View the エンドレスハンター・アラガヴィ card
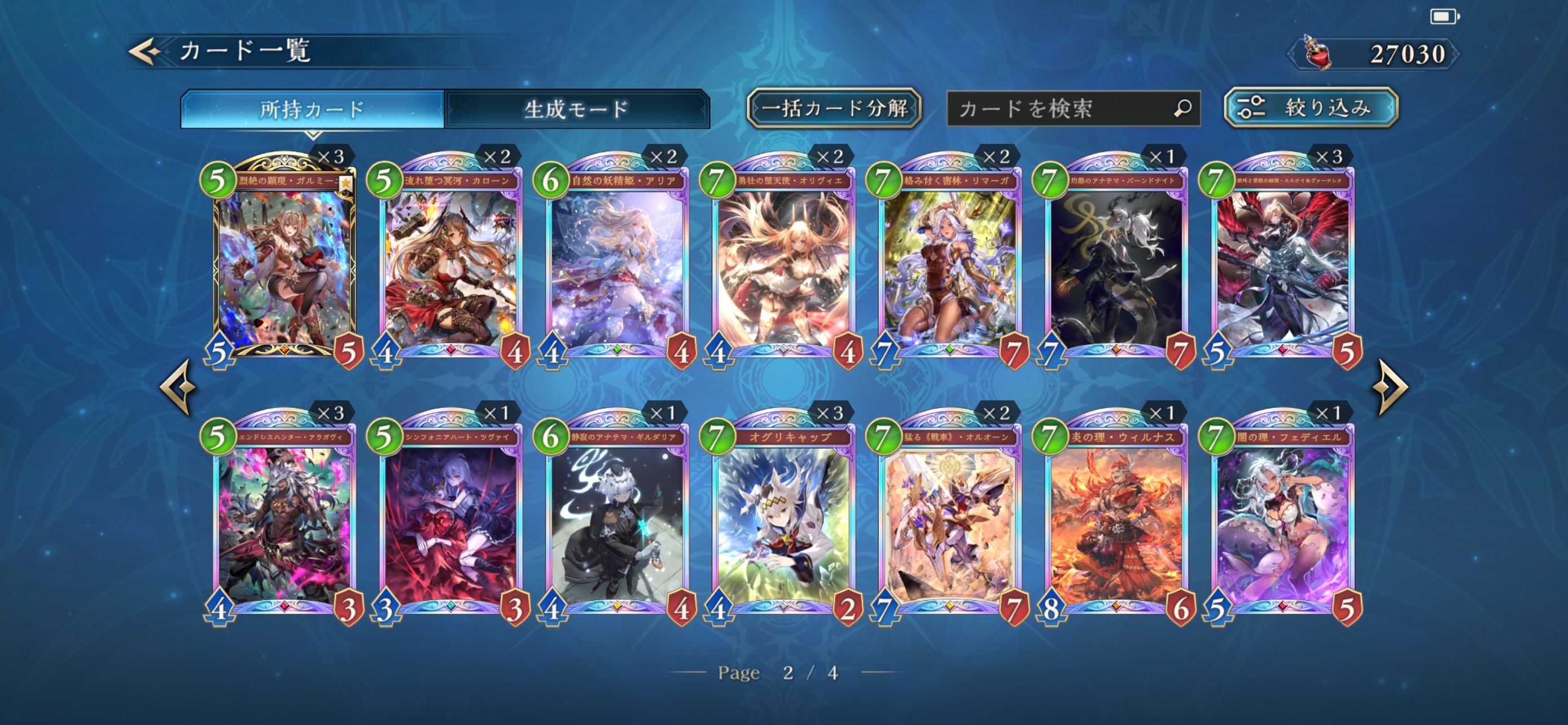Viewport: 1568px width, 725px height. tap(284, 517)
